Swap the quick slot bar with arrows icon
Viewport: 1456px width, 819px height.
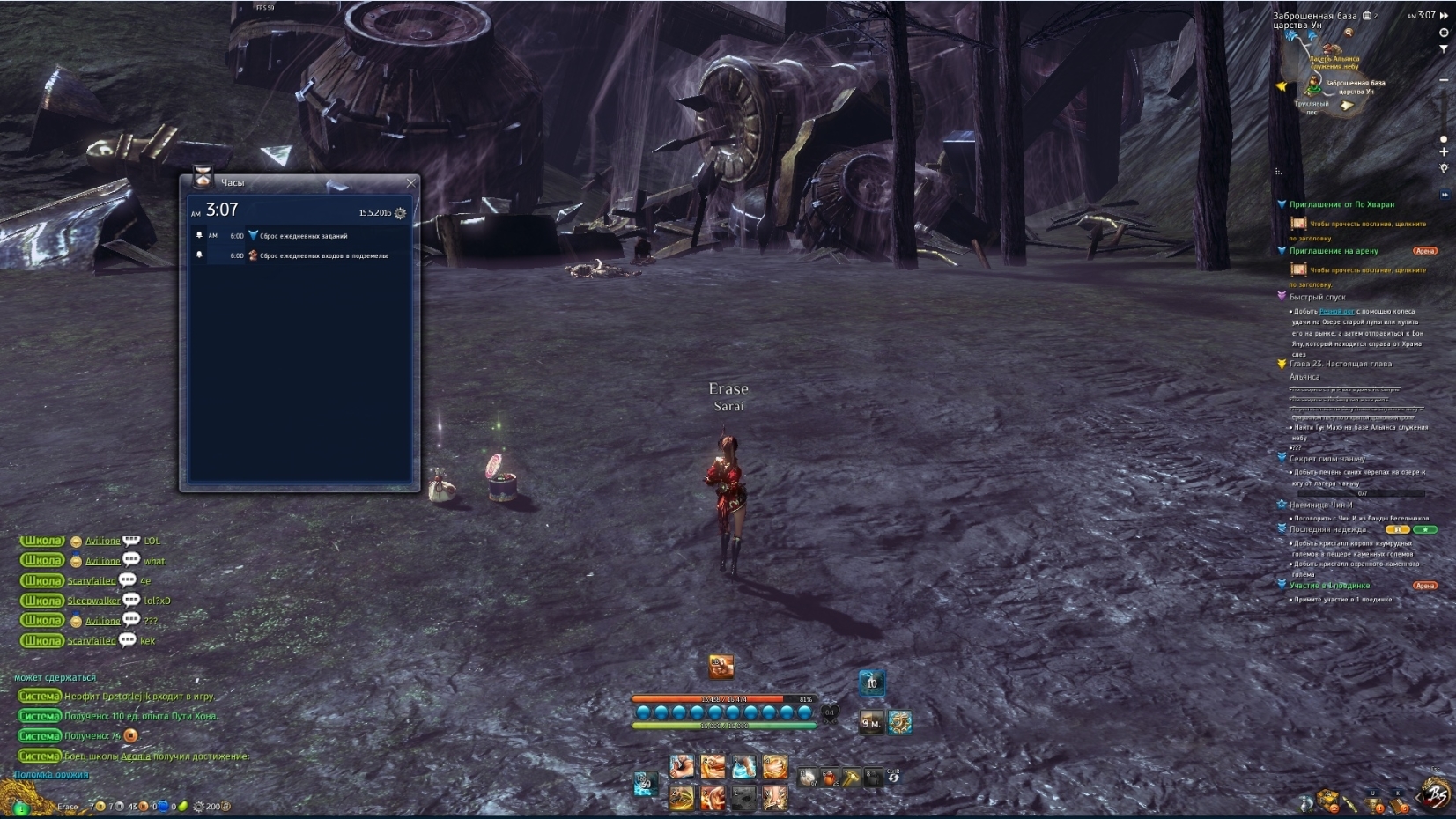(894, 777)
